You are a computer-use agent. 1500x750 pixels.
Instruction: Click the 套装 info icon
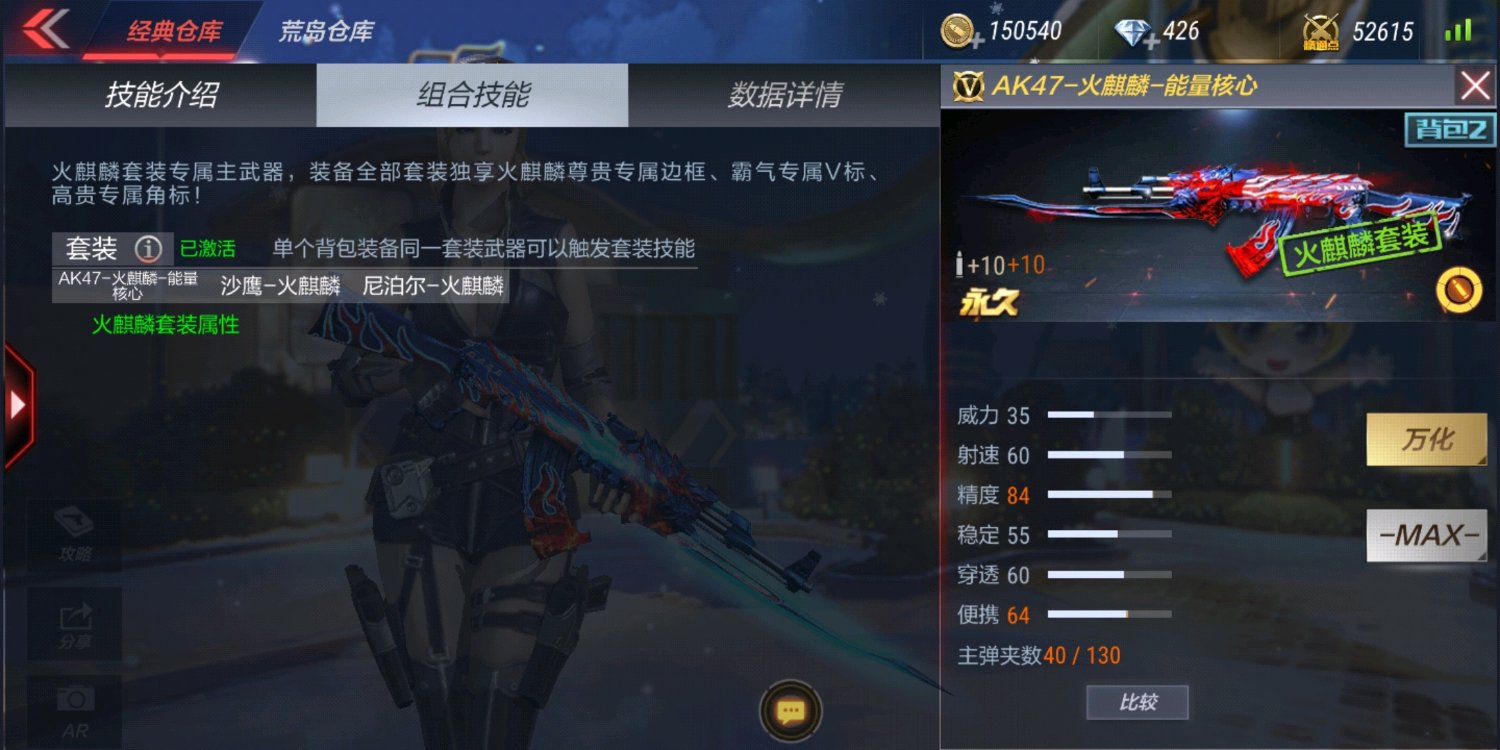point(148,248)
